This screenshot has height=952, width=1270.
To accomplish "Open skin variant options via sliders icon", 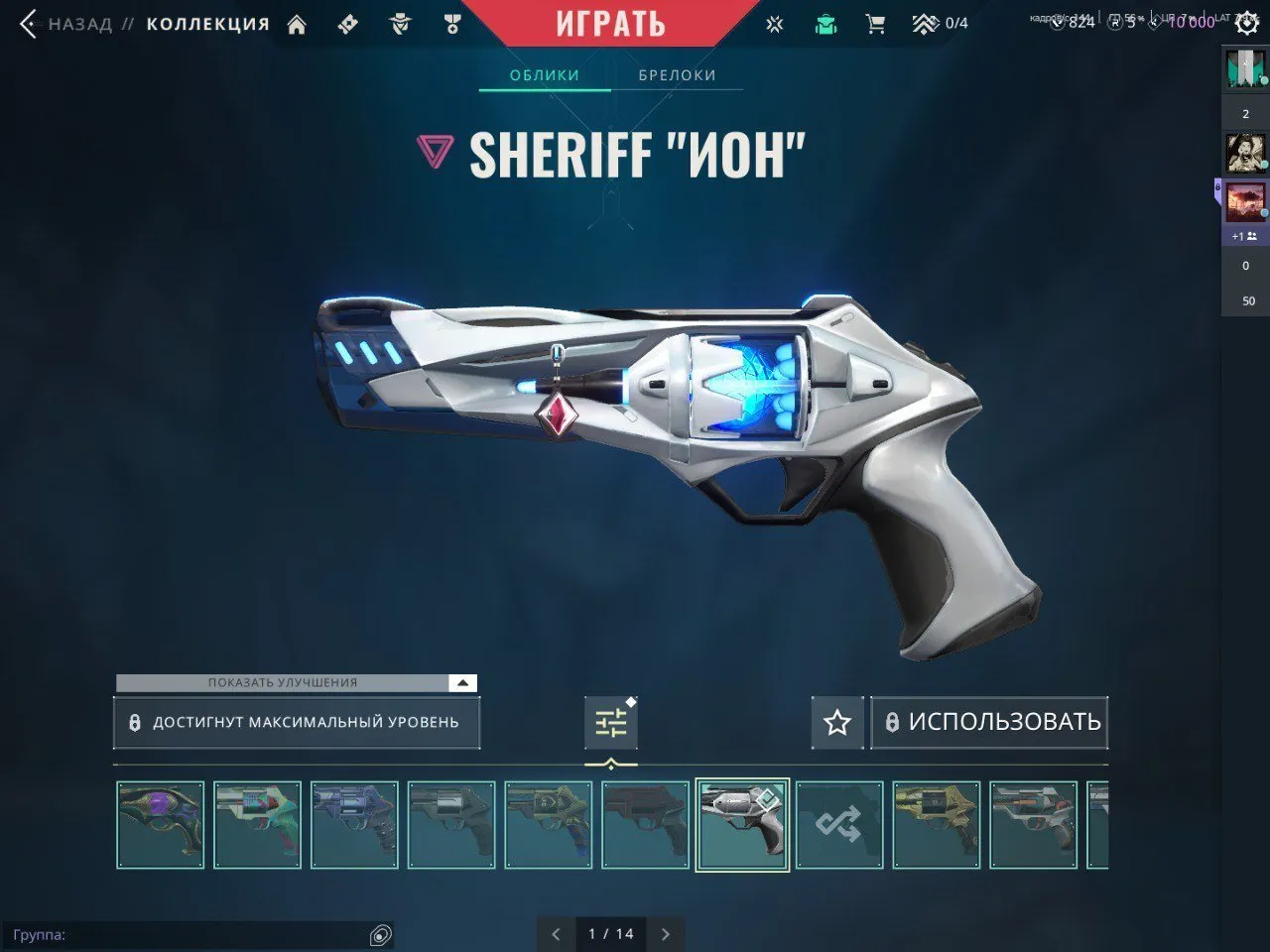I will (611, 722).
